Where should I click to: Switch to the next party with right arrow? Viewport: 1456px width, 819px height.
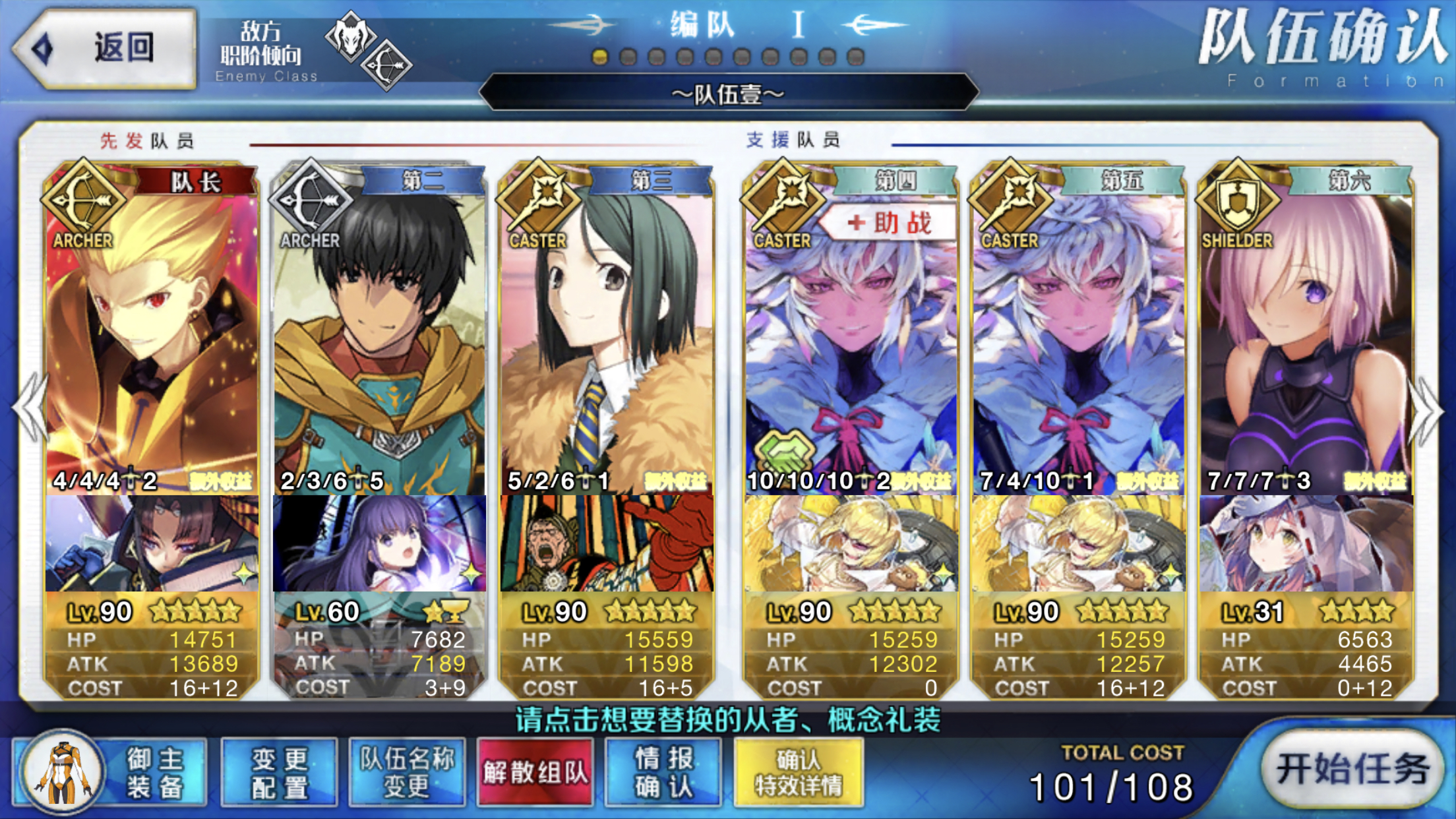click(x=1426, y=409)
